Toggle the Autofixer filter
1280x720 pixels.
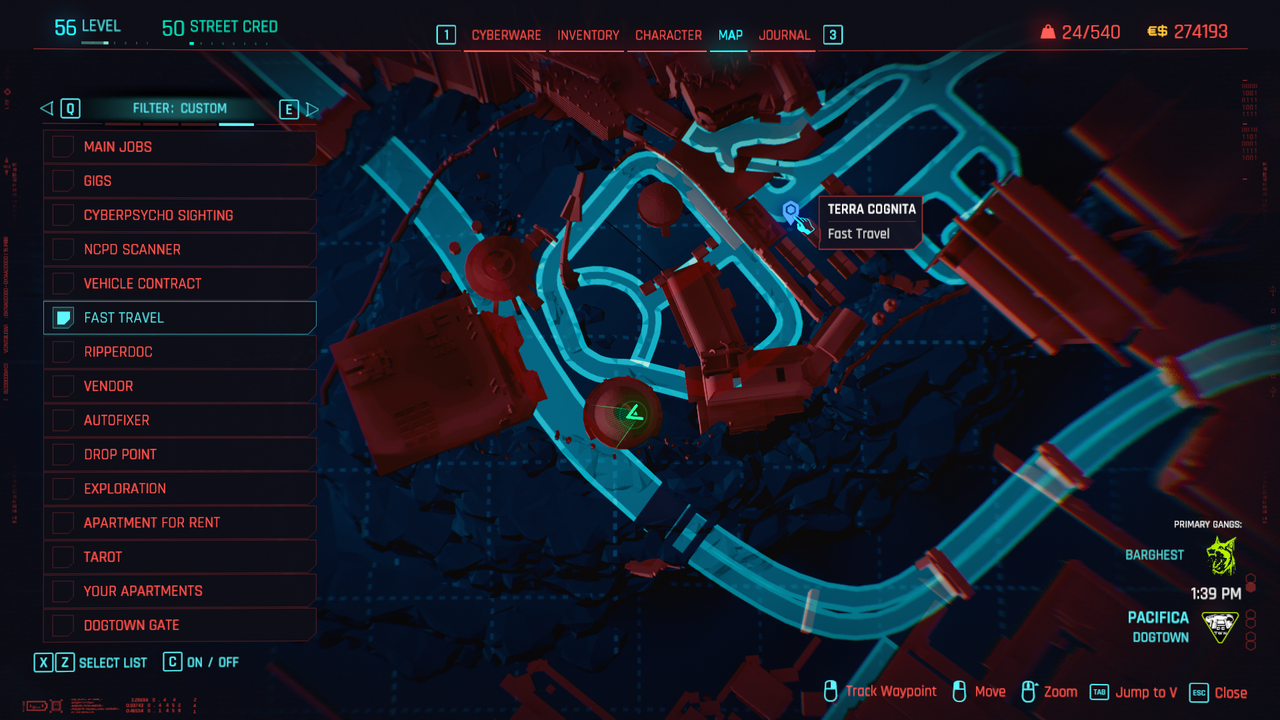(63, 420)
